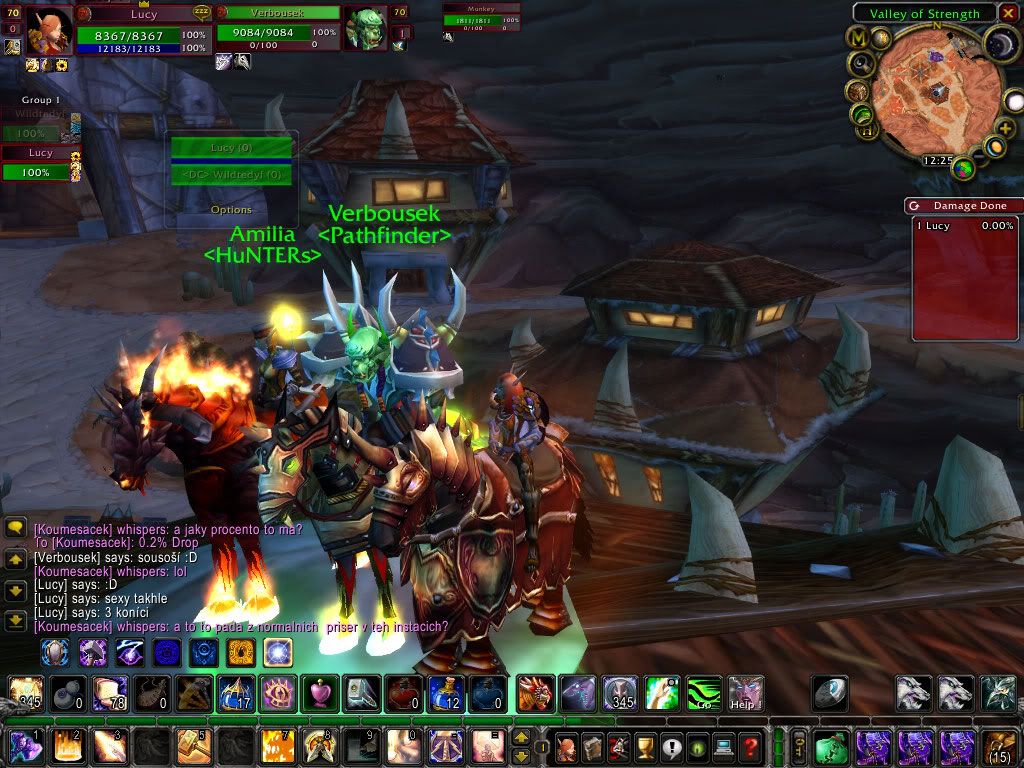1024x768 pixels.
Task: Open the red question mark Help button
Action: coord(750,746)
